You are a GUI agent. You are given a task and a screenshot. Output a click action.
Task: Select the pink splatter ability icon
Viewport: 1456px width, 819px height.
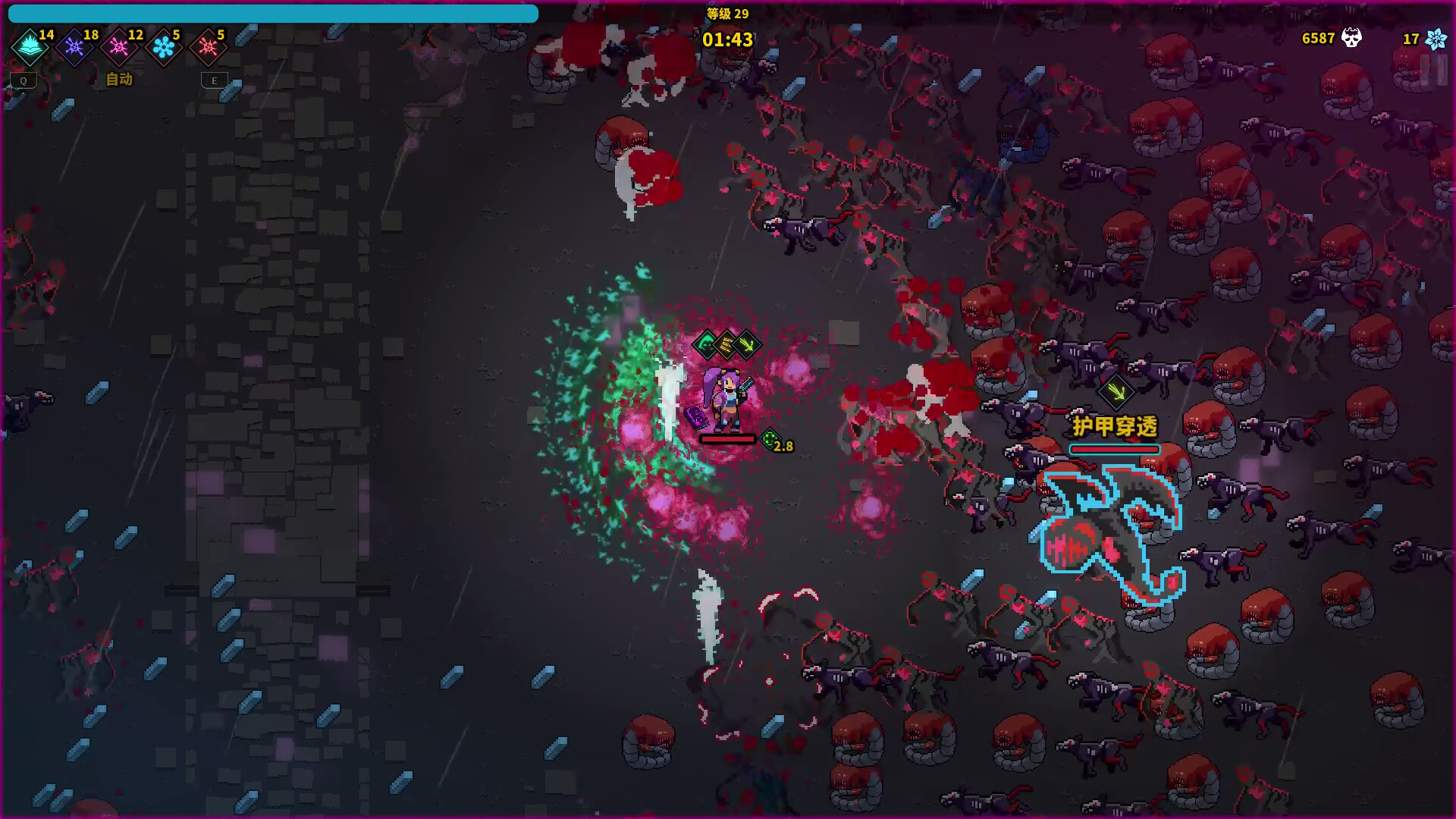pos(119,48)
